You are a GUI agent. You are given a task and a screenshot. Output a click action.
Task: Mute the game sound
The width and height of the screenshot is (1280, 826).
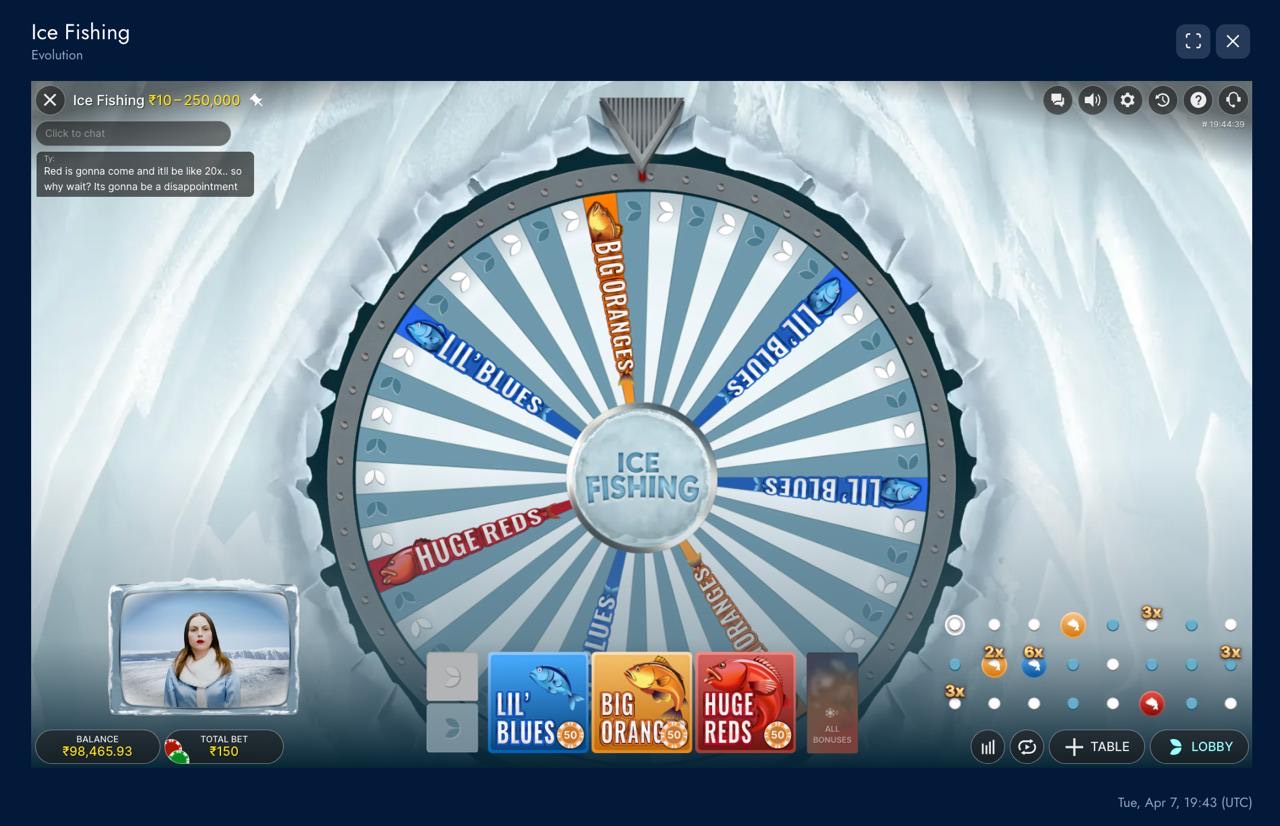[x=1092, y=100]
